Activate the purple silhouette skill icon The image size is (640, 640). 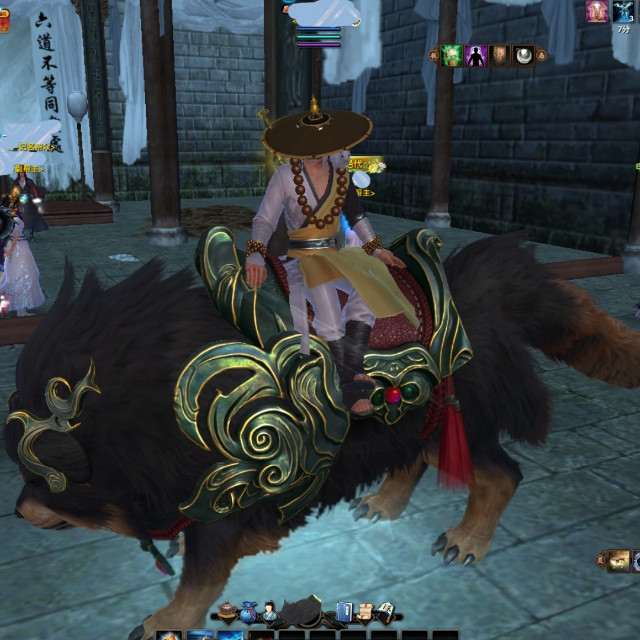[476, 55]
